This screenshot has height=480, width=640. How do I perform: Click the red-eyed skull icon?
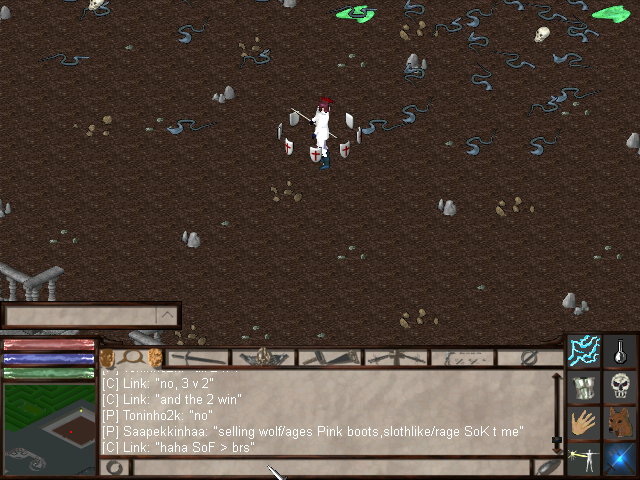(x=621, y=387)
